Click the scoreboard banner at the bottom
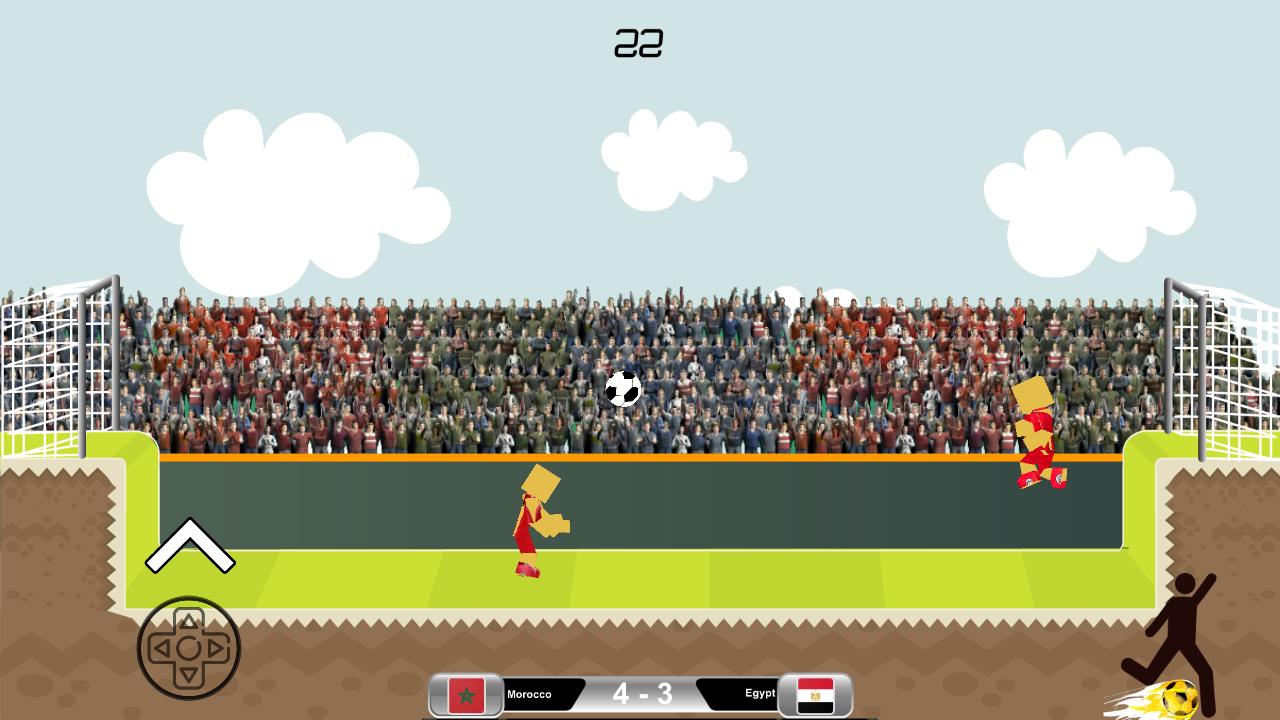1280x720 pixels. point(641,693)
